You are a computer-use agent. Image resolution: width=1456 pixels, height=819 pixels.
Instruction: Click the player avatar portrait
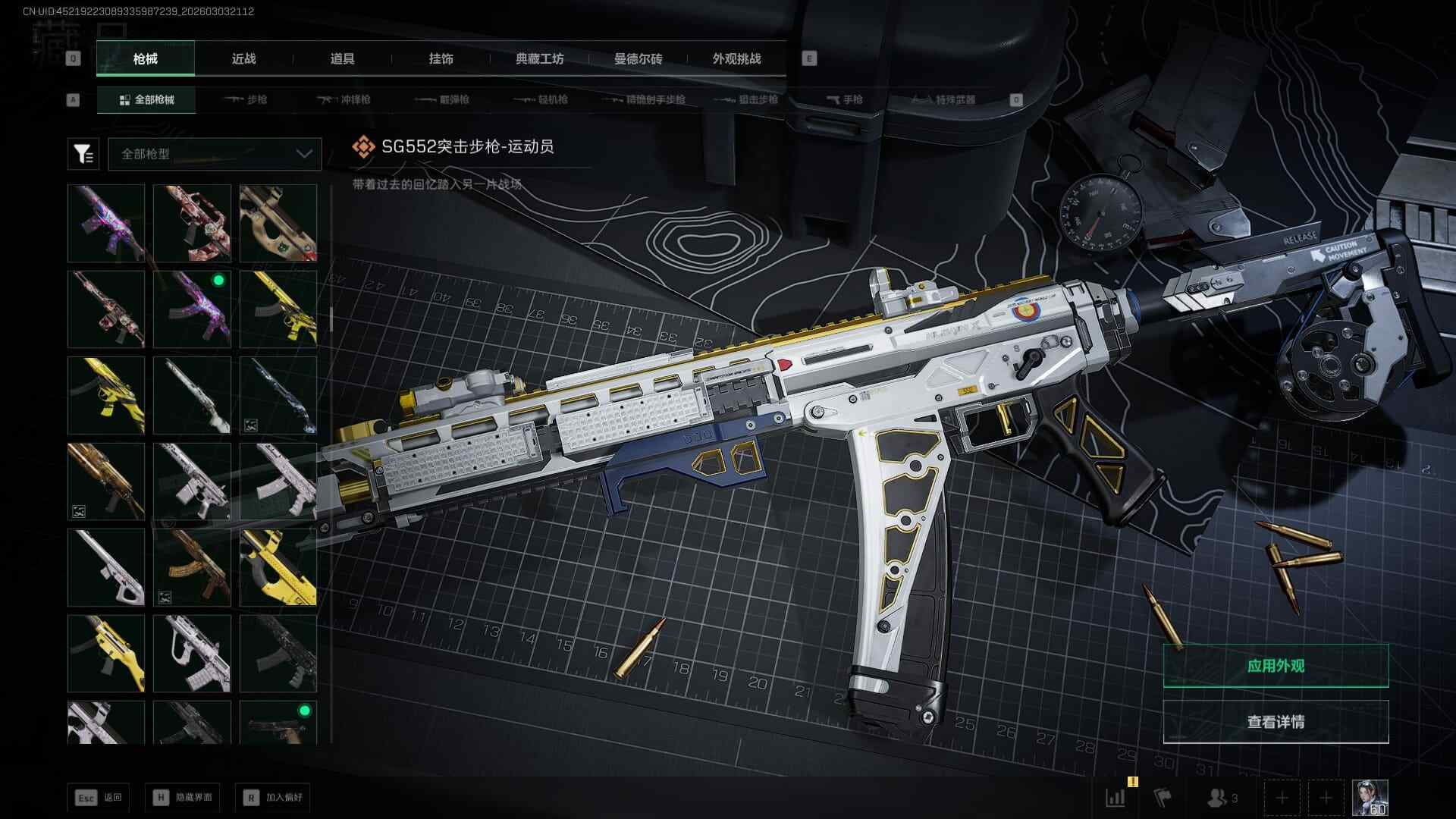pyautogui.click(x=1370, y=798)
